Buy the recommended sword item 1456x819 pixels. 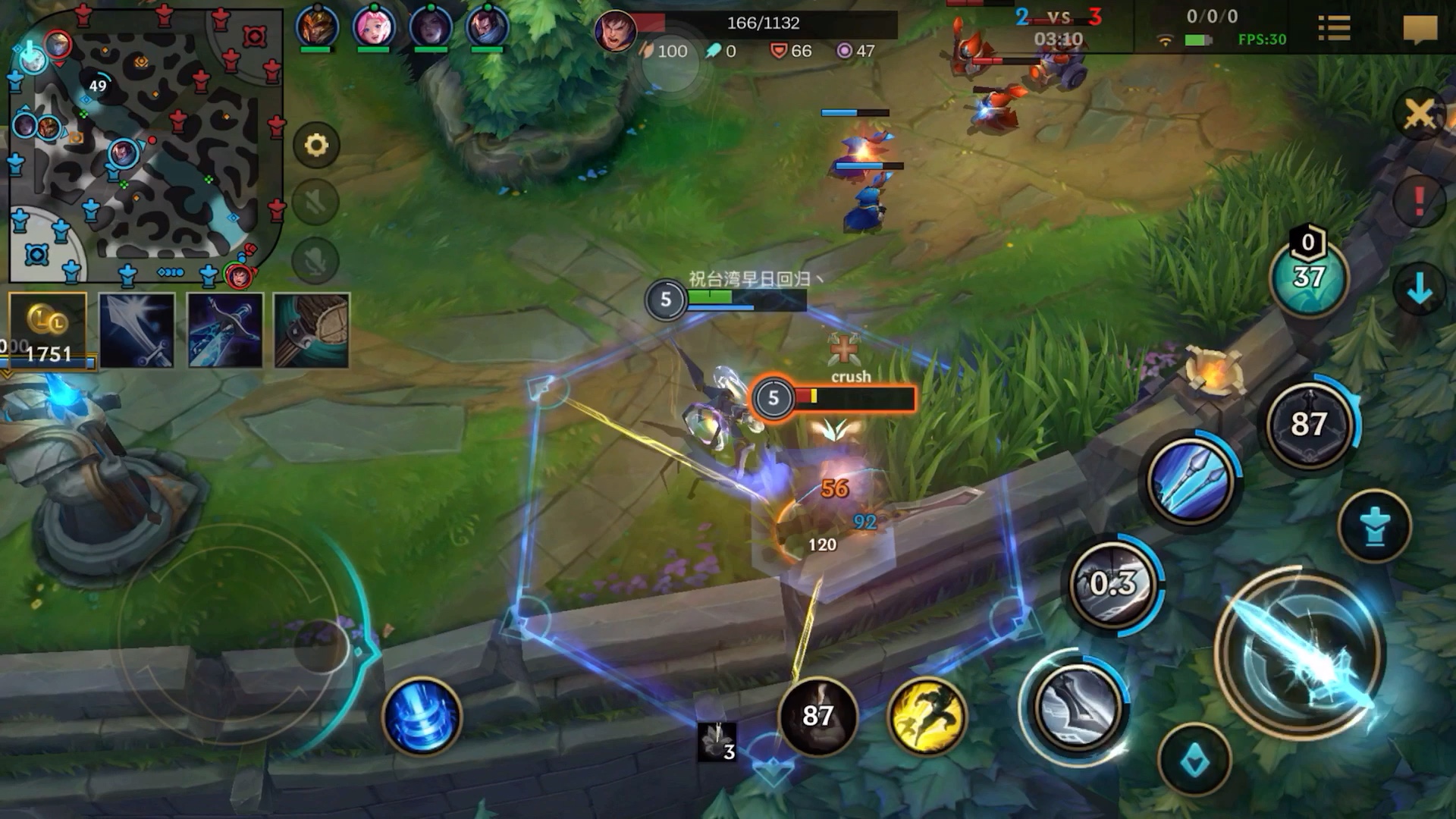(x=137, y=331)
